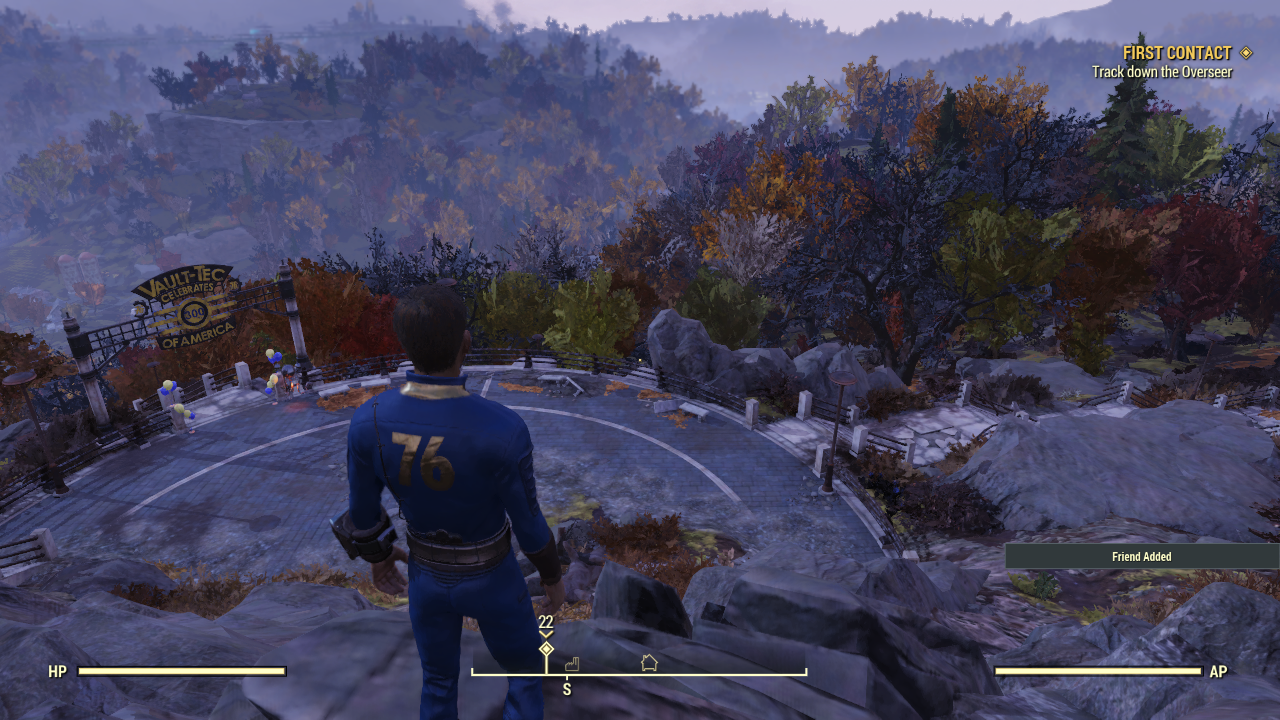Click the factory location icon on the compass
The width and height of the screenshot is (1280, 720).
(x=572, y=663)
